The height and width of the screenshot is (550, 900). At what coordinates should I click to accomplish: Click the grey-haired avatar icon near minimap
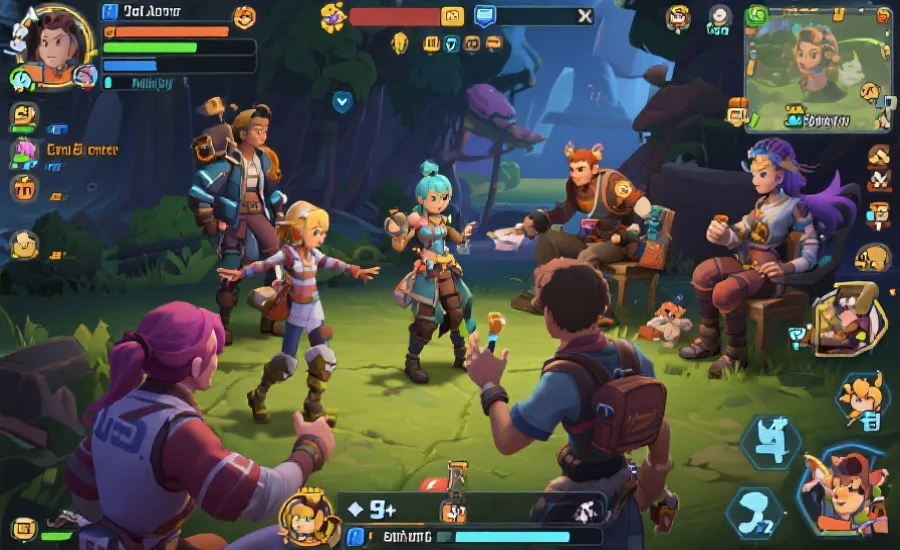[720, 16]
